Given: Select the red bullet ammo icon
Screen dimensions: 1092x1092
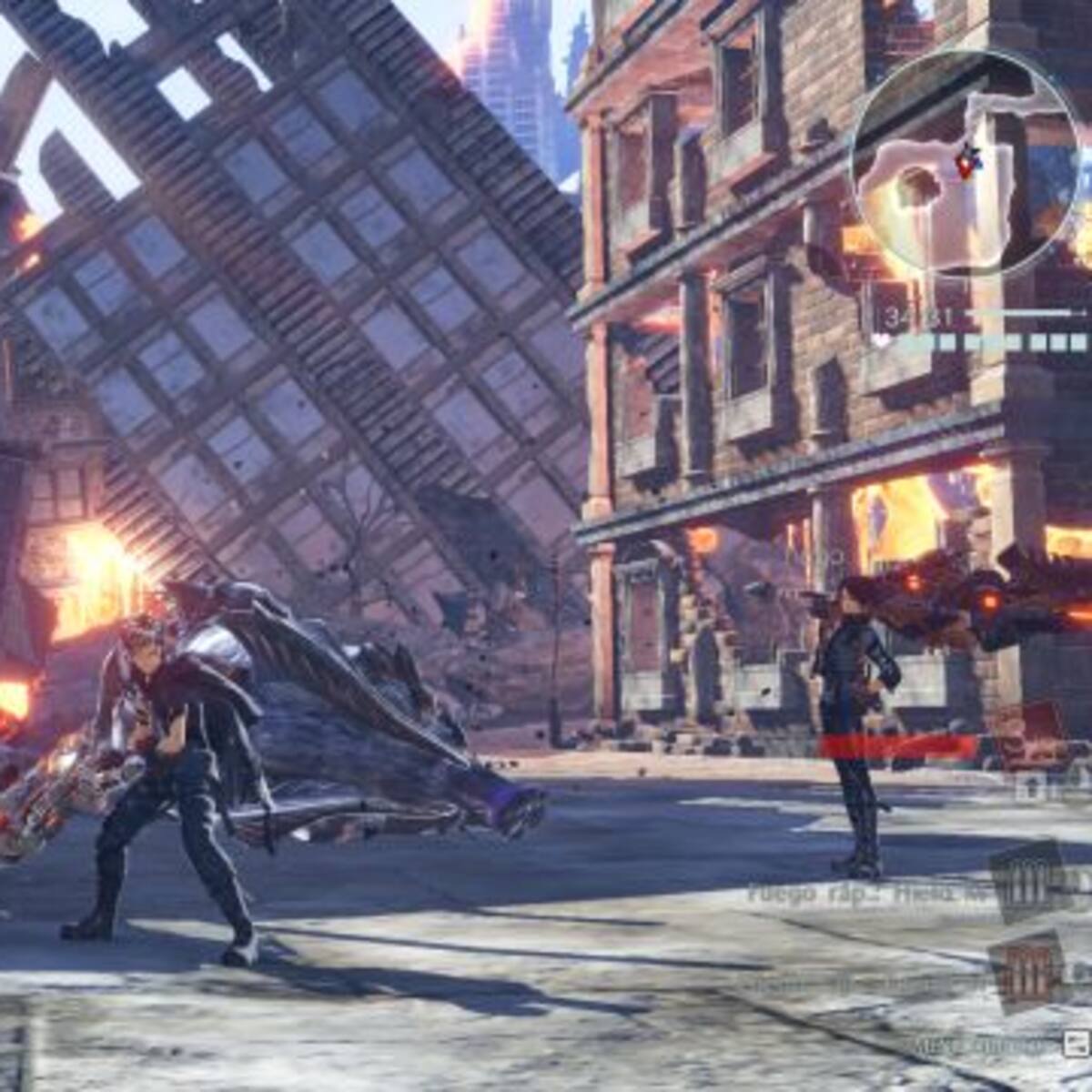Looking at the screenshot, I should (1027, 972).
